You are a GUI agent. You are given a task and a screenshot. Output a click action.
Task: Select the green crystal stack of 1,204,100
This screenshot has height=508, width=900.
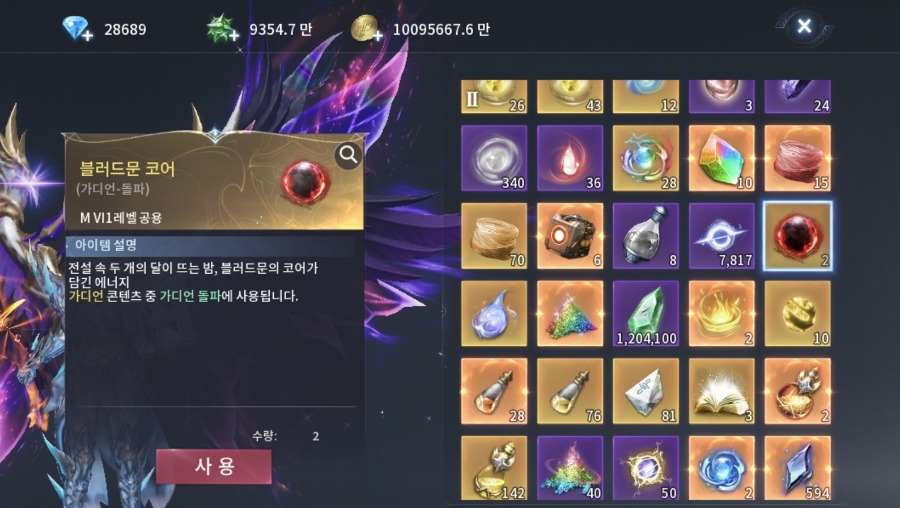[645, 313]
